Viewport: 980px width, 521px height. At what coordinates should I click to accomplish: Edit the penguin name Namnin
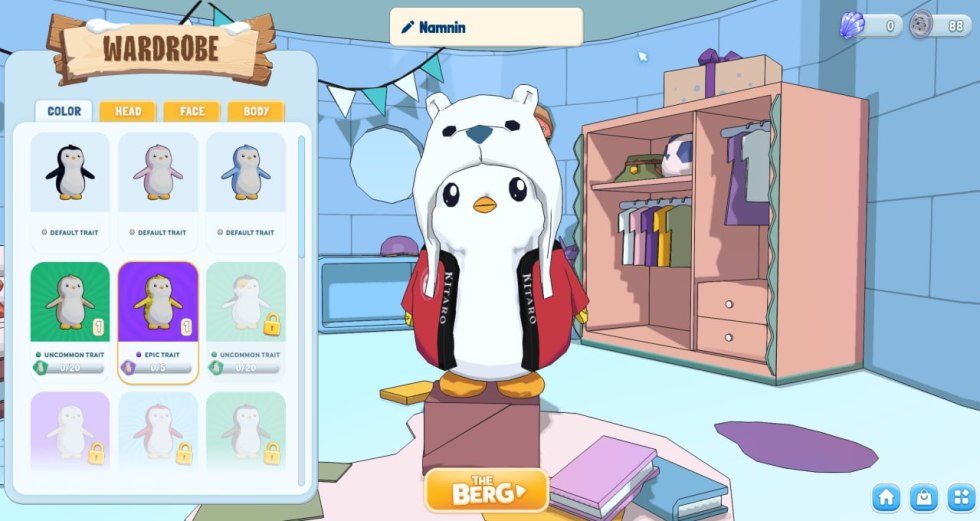[486, 27]
